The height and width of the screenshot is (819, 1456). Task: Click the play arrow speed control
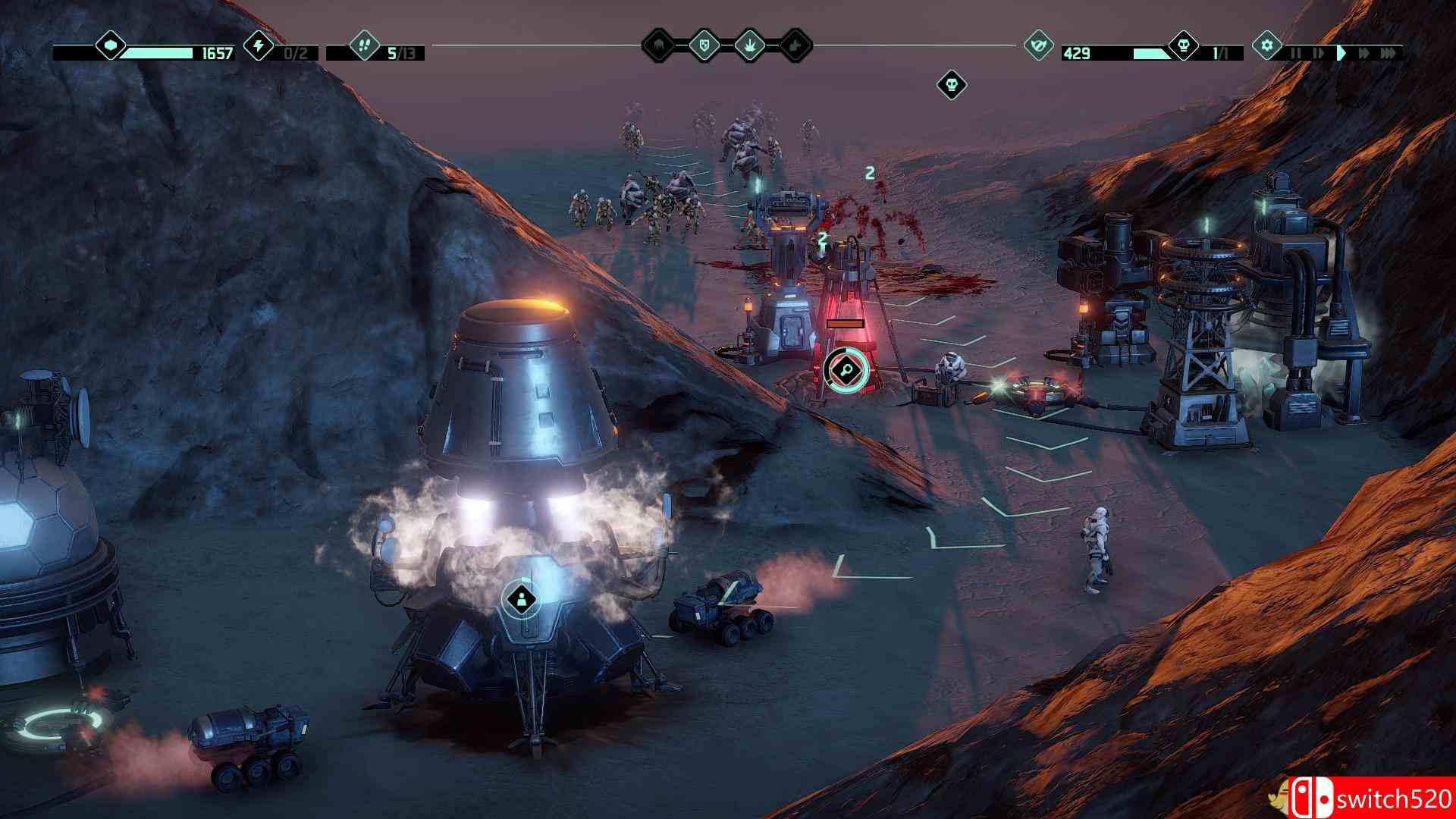1343,52
